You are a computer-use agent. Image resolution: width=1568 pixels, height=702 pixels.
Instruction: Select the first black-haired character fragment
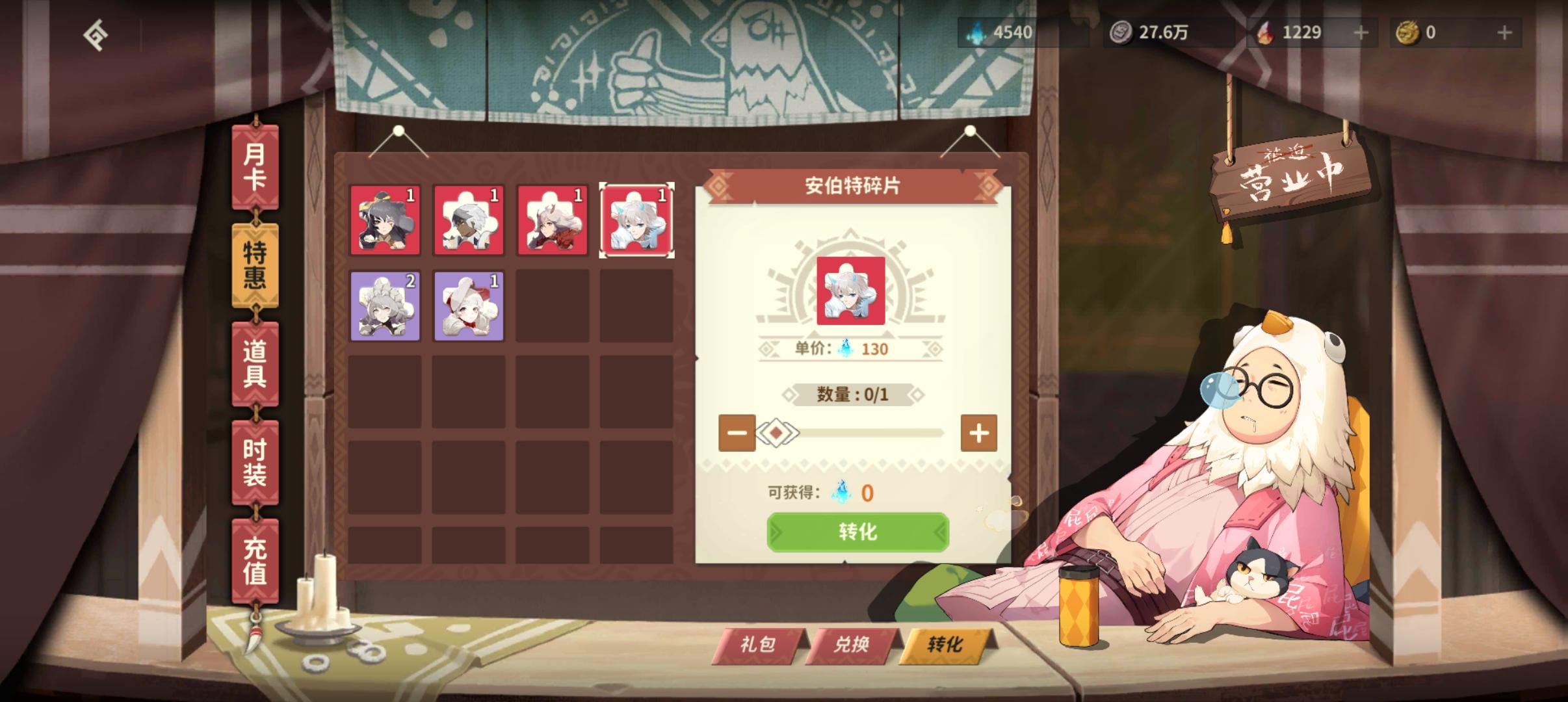pos(385,221)
